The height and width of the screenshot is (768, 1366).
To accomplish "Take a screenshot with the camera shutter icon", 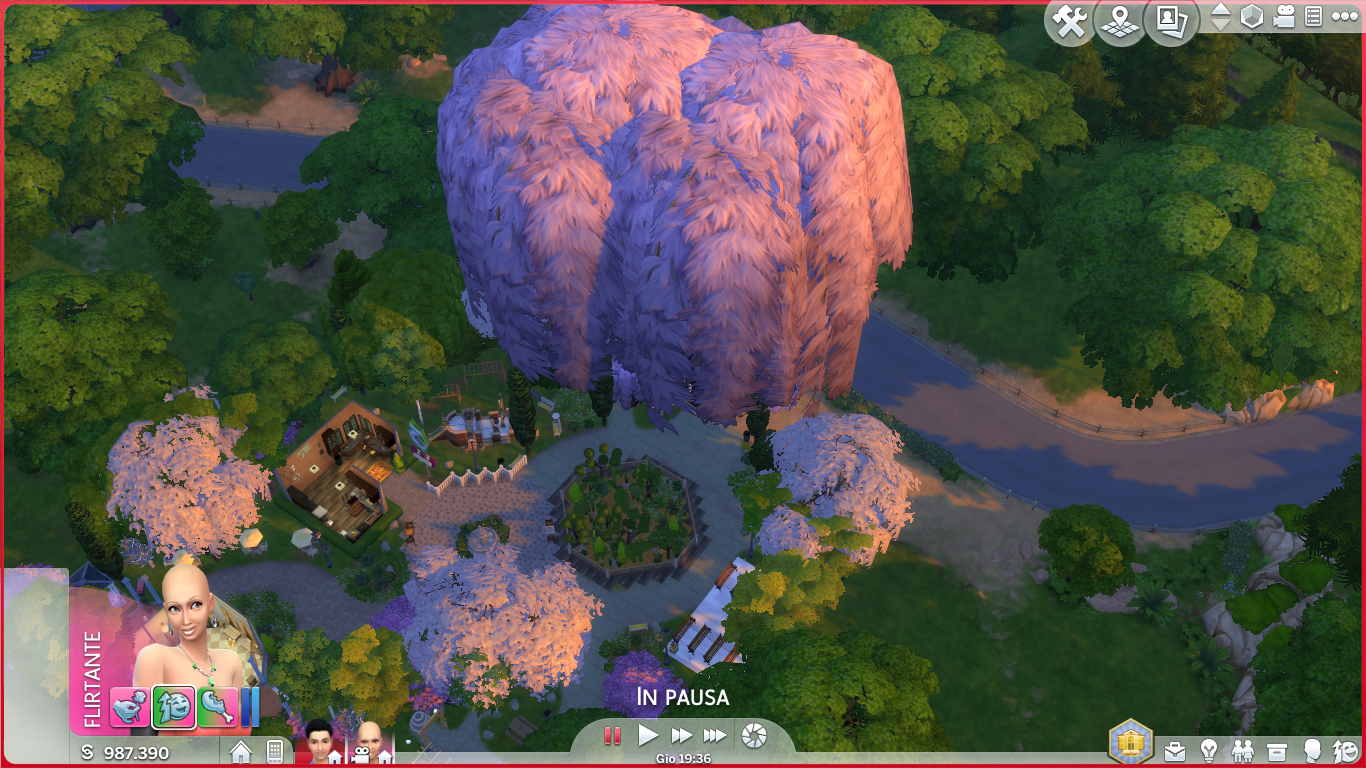I will point(754,737).
